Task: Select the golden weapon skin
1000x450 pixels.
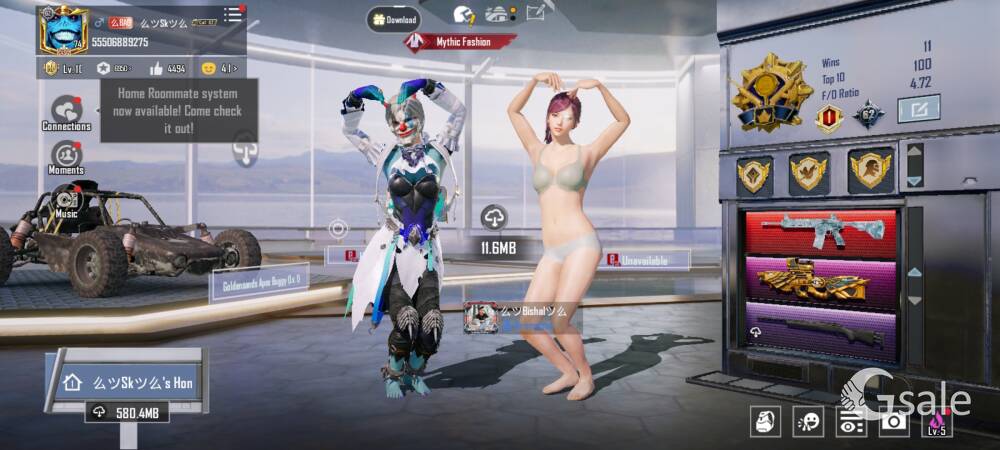Action: pyautogui.click(x=821, y=279)
